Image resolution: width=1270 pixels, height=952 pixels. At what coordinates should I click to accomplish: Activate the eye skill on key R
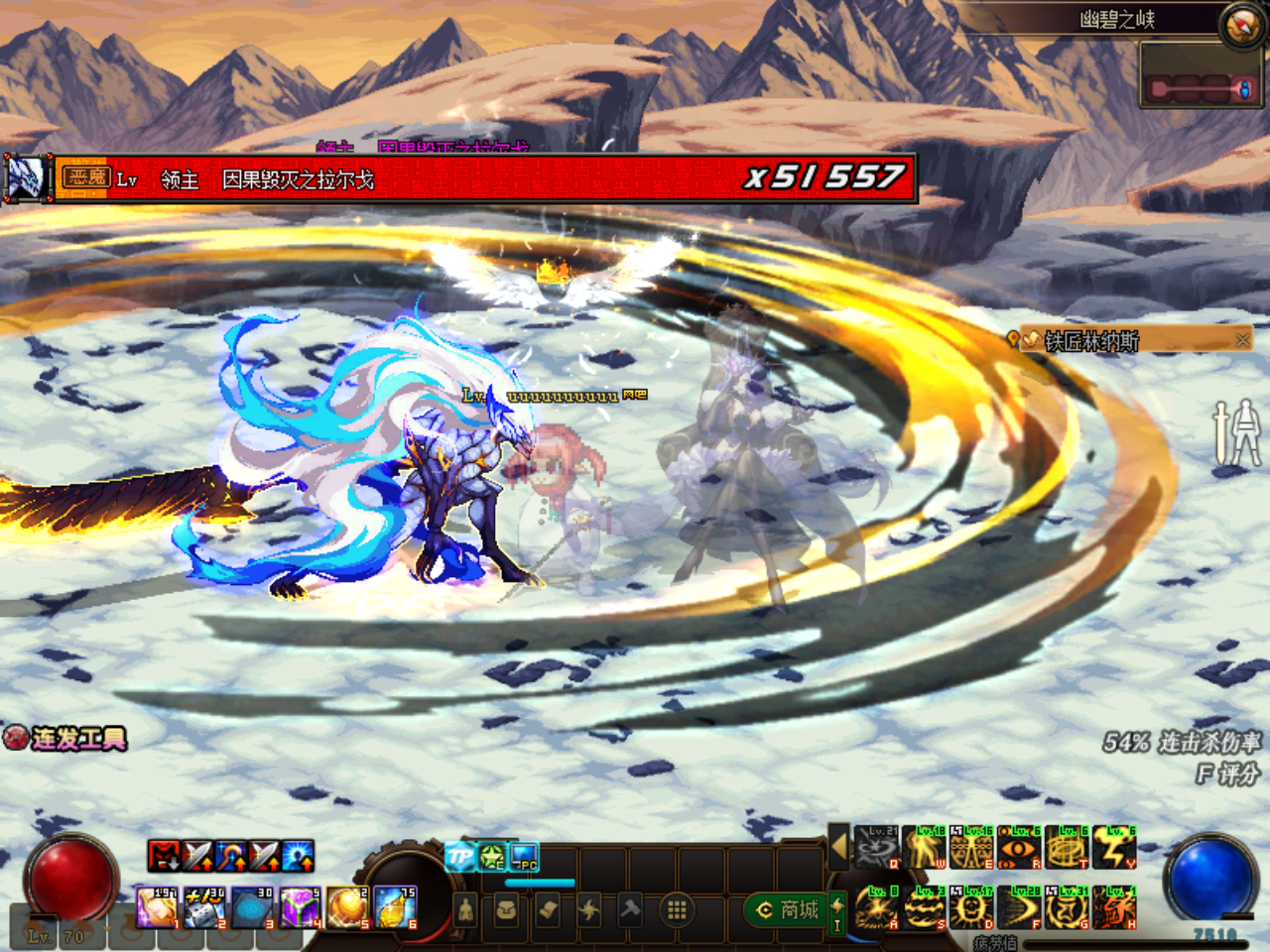pos(1019,847)
